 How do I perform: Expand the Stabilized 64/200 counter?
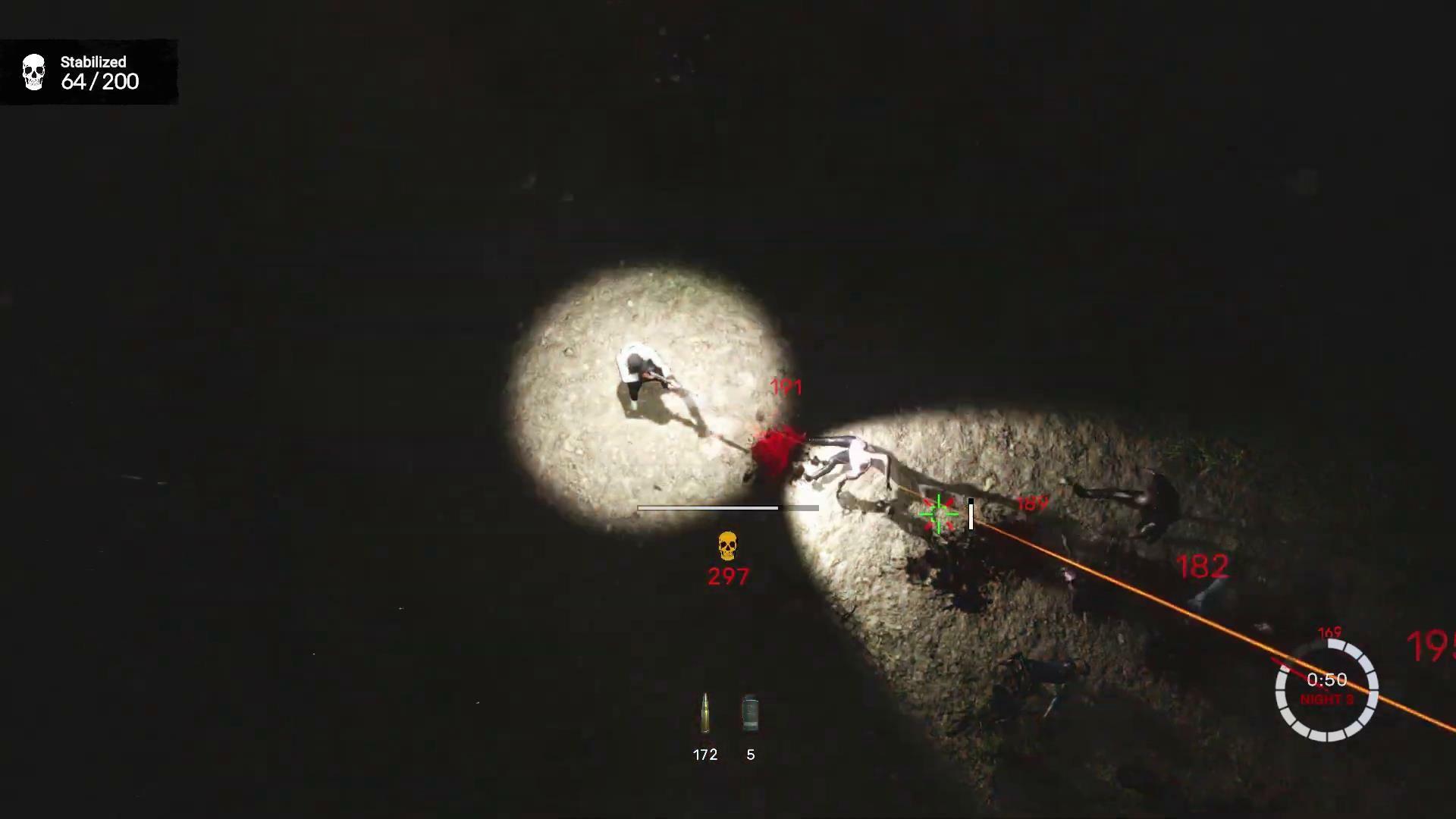(101, 82)
